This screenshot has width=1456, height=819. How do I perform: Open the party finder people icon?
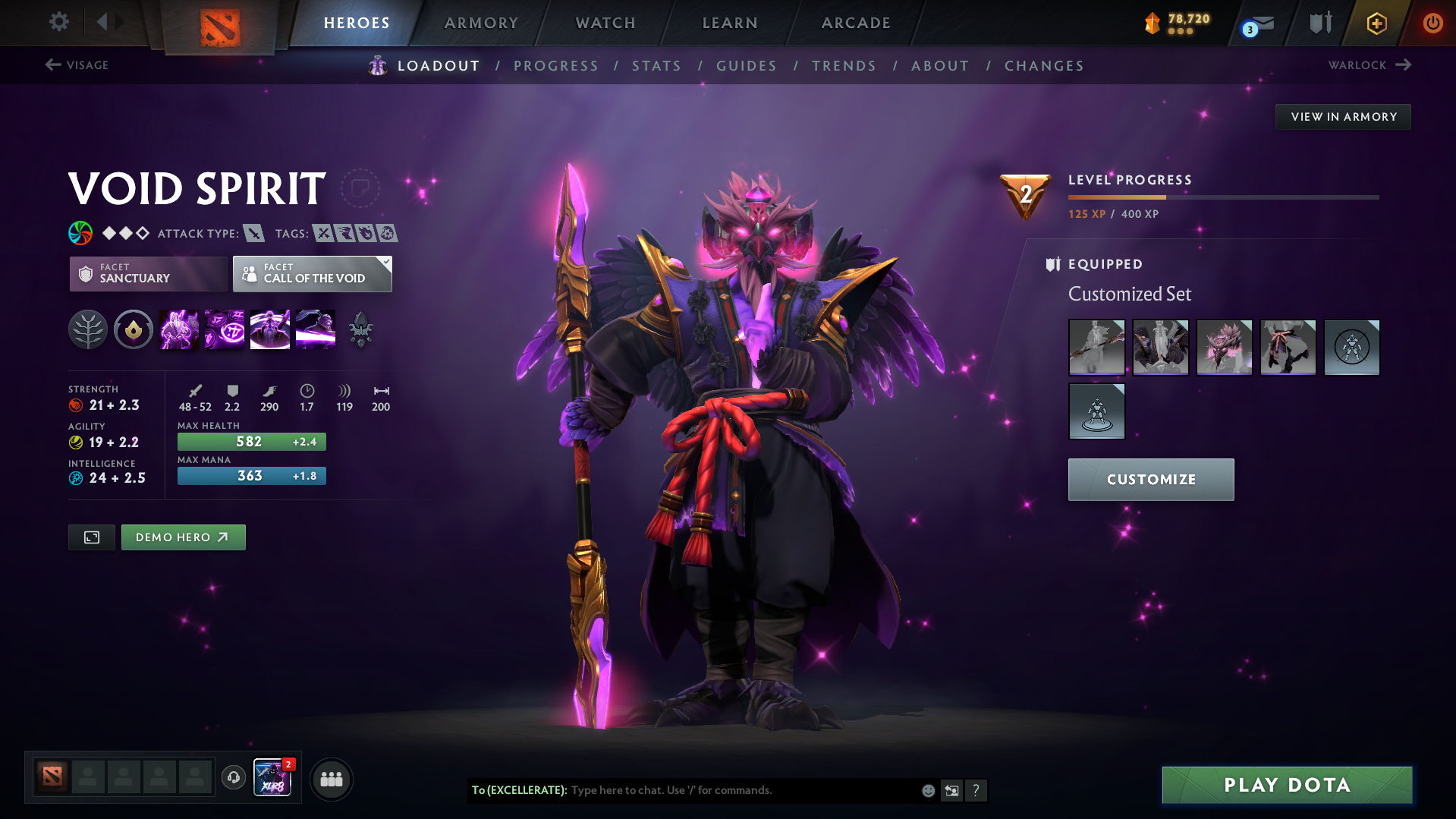coord(331,779)
